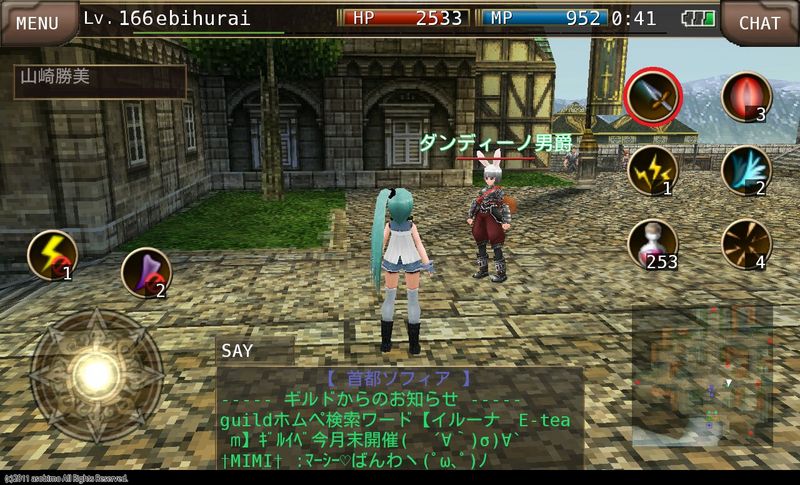Select the purple crystal shortcut
Screen dimensions: 800x485
145,273
